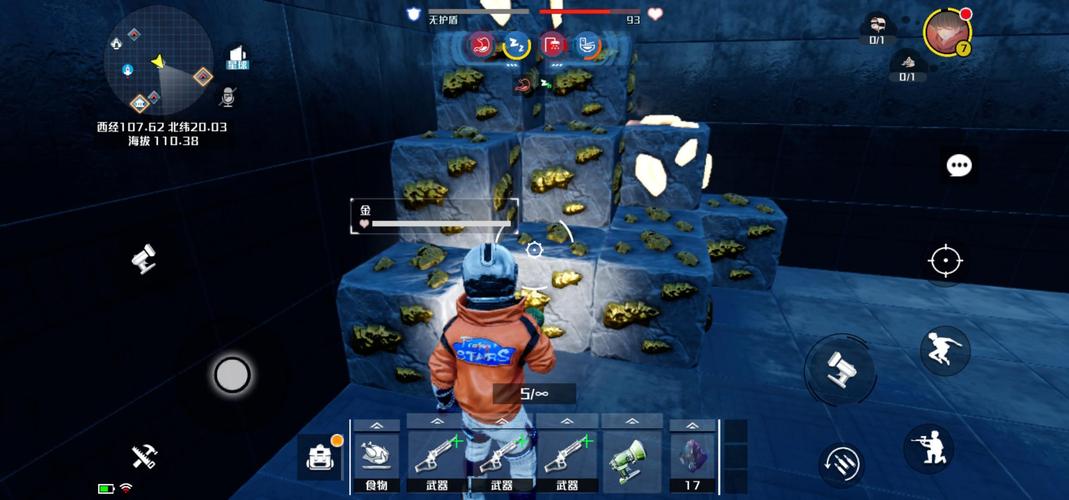Viewport: 1069px width, 500px height.
Task: Tap the right-side megaphone fire button
Action: click(840, 371)
